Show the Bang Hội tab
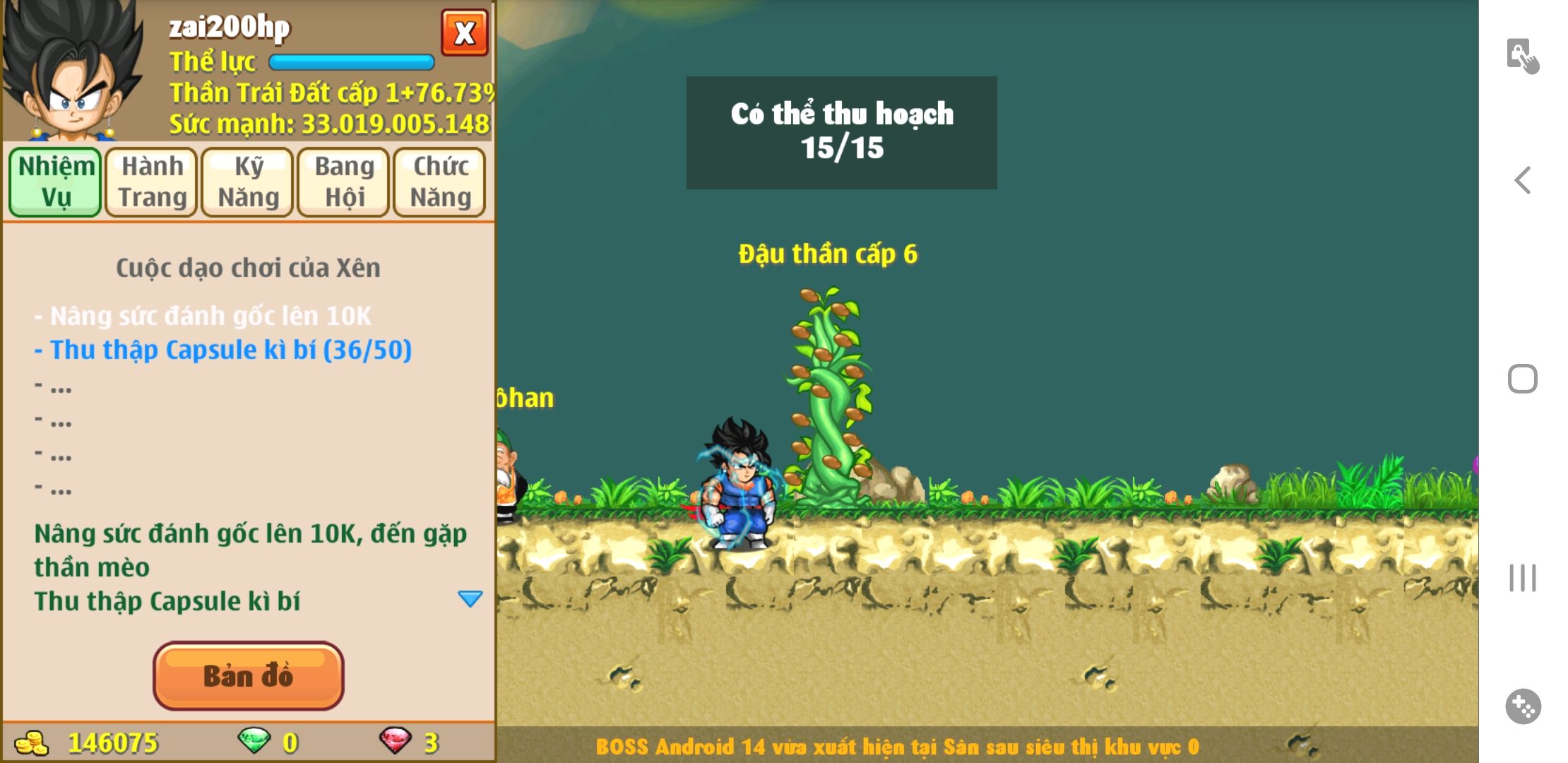 pyautogui.click(x=344, y=182)
